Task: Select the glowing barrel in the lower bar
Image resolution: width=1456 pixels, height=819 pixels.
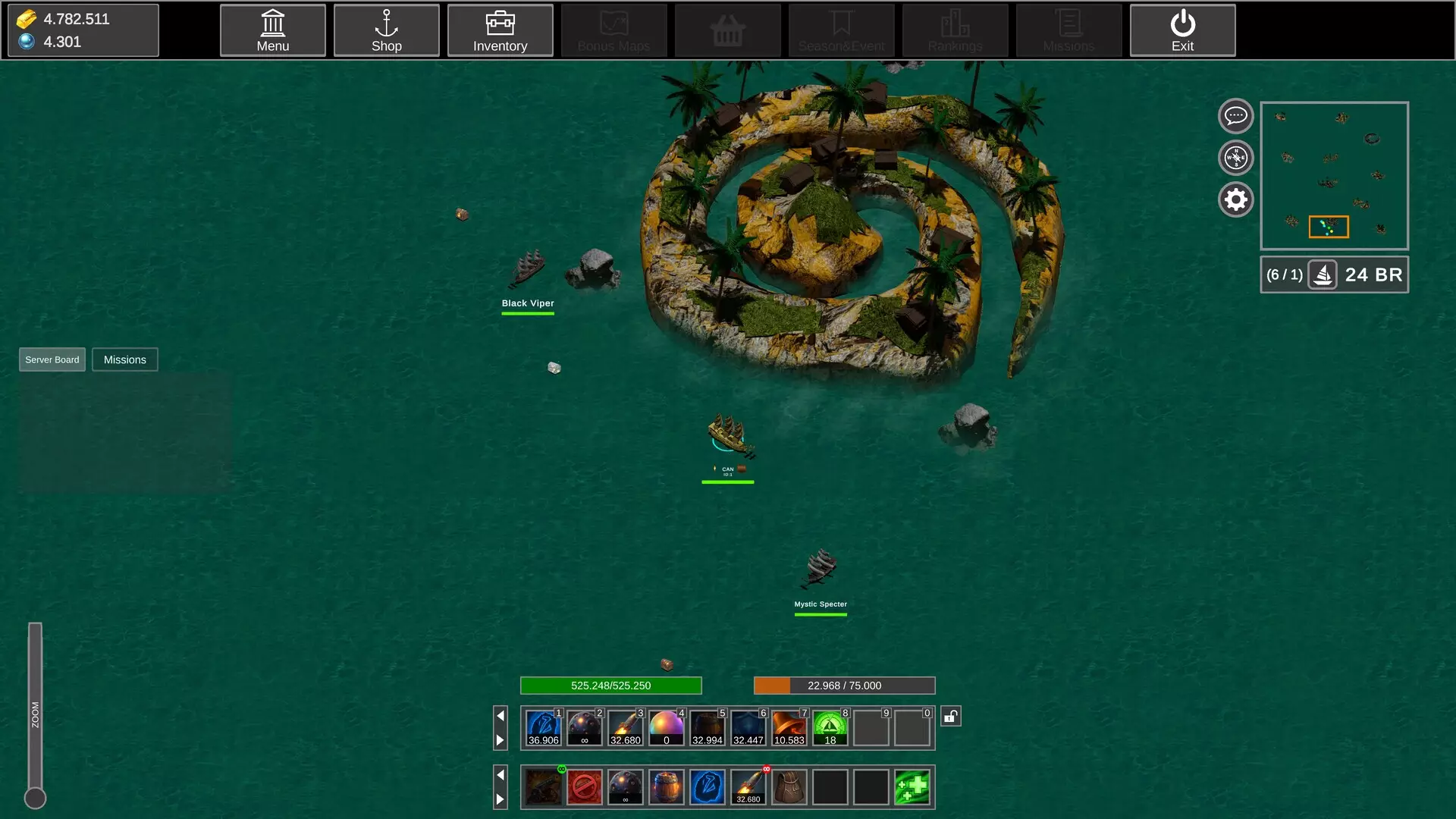Action: click(667, 787)
